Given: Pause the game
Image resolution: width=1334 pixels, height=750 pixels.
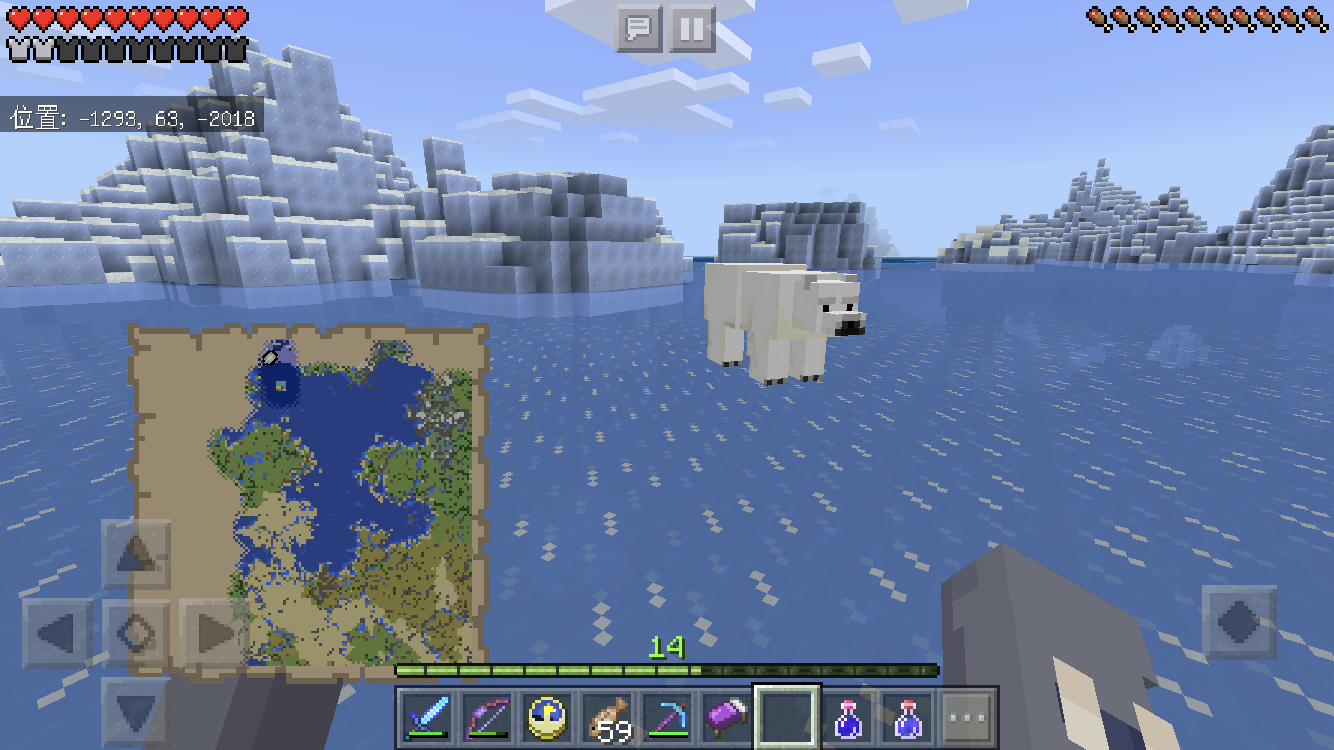Looking at the screenshot, I should pos(691,29).
